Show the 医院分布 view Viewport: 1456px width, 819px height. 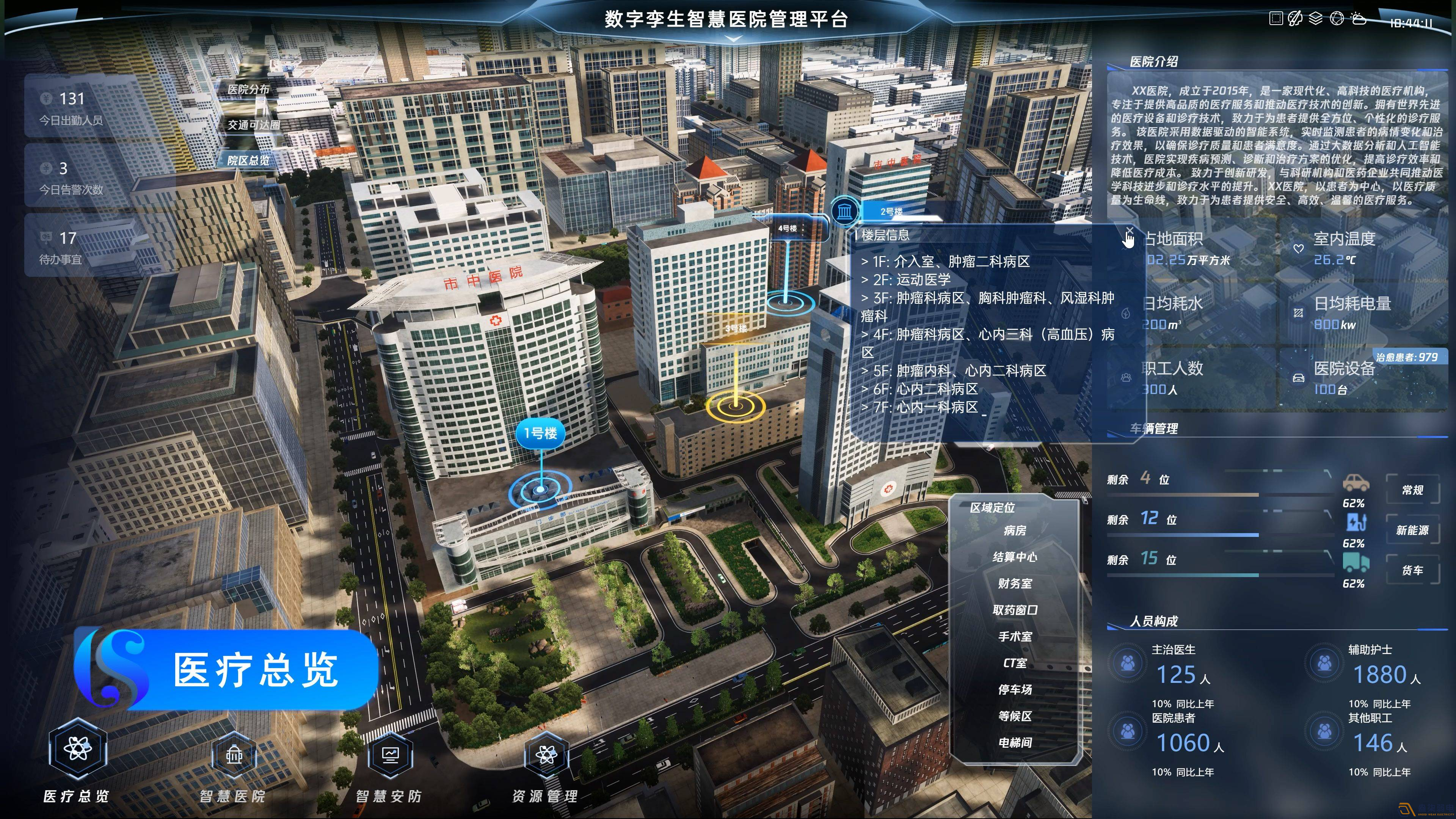249,89
